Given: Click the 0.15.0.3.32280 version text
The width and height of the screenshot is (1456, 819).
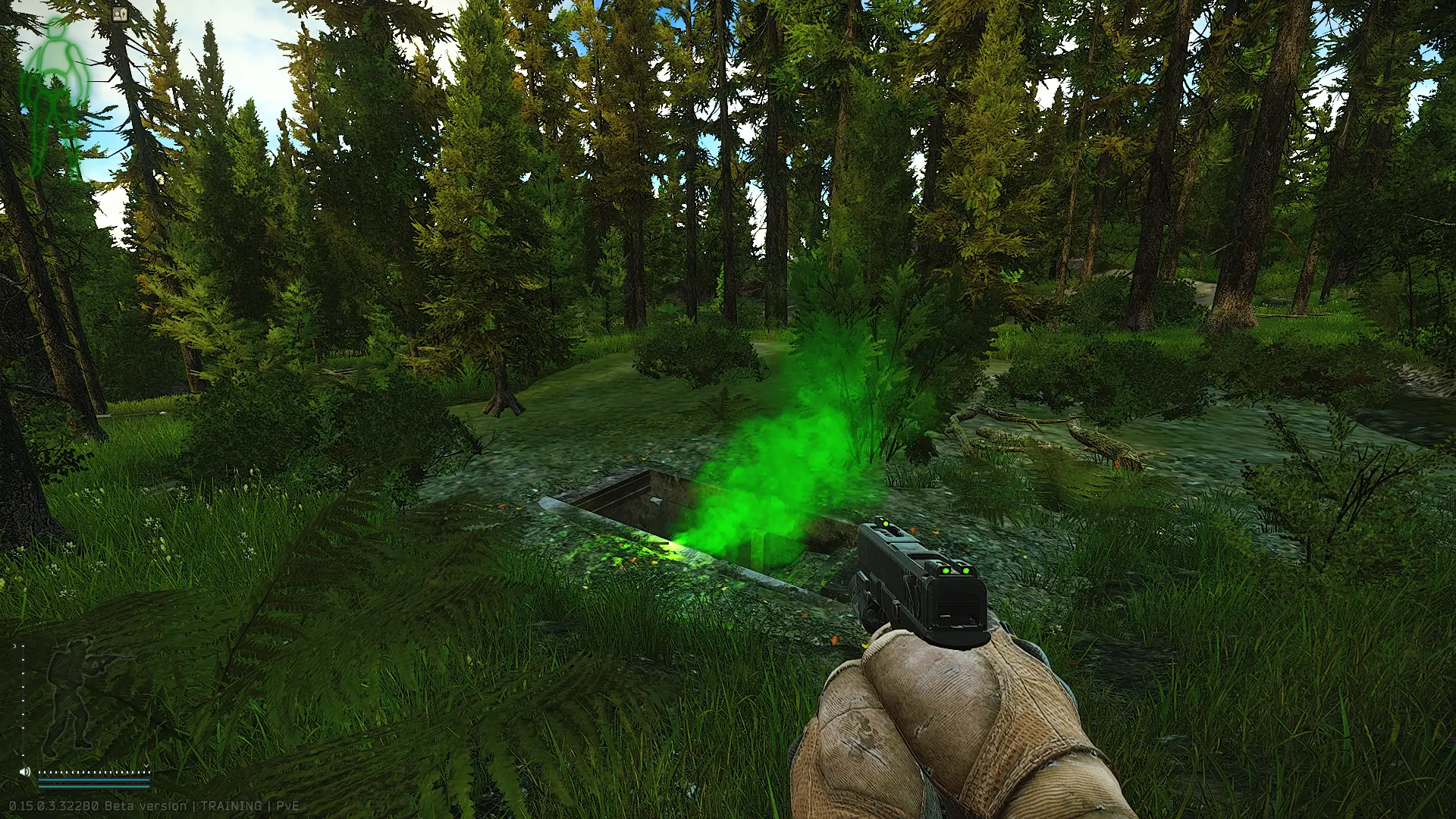Looking at the screenshot, I should click(53, 806).
